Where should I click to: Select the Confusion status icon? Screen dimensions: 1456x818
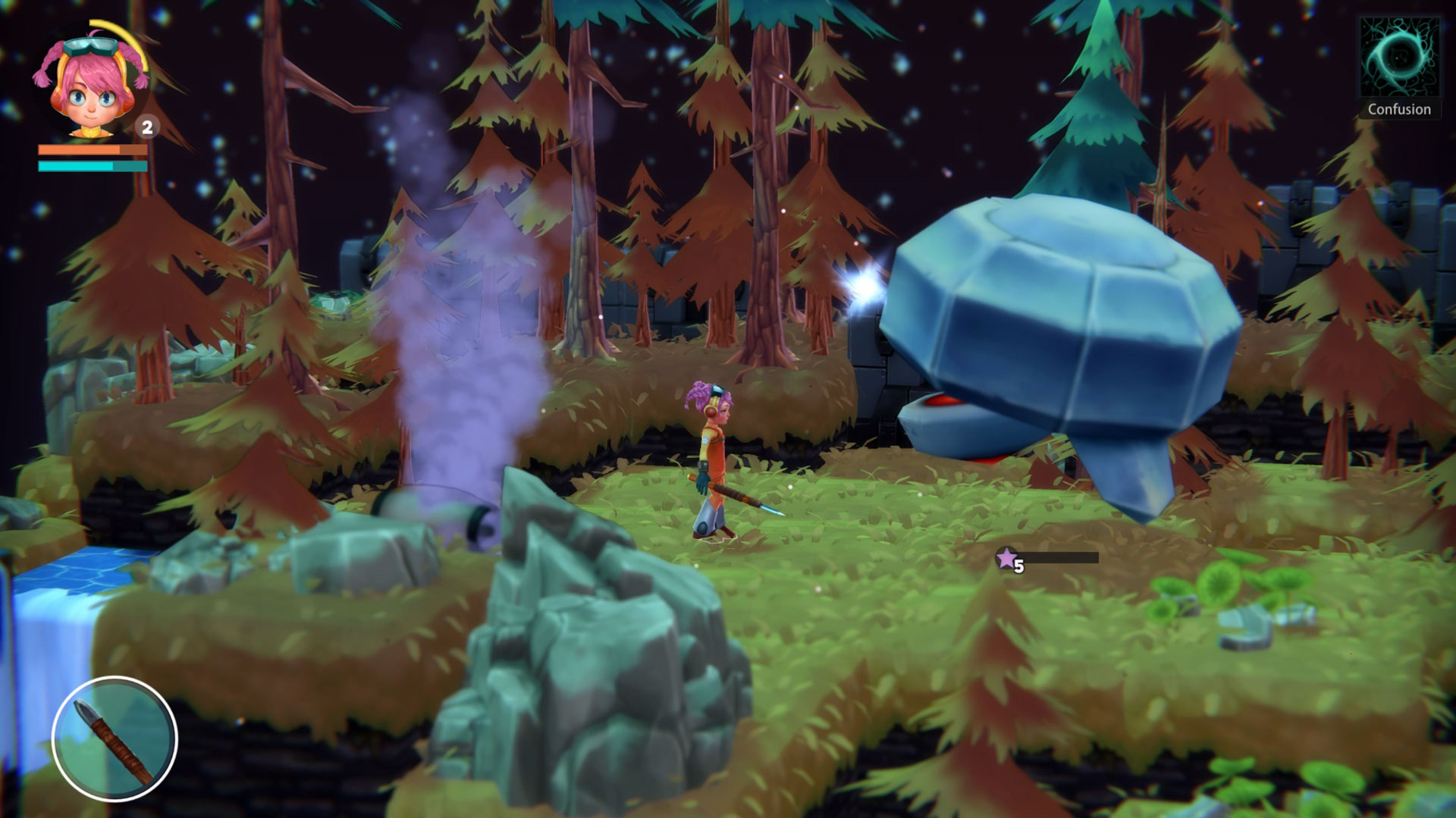click(x=1399, y=59)
